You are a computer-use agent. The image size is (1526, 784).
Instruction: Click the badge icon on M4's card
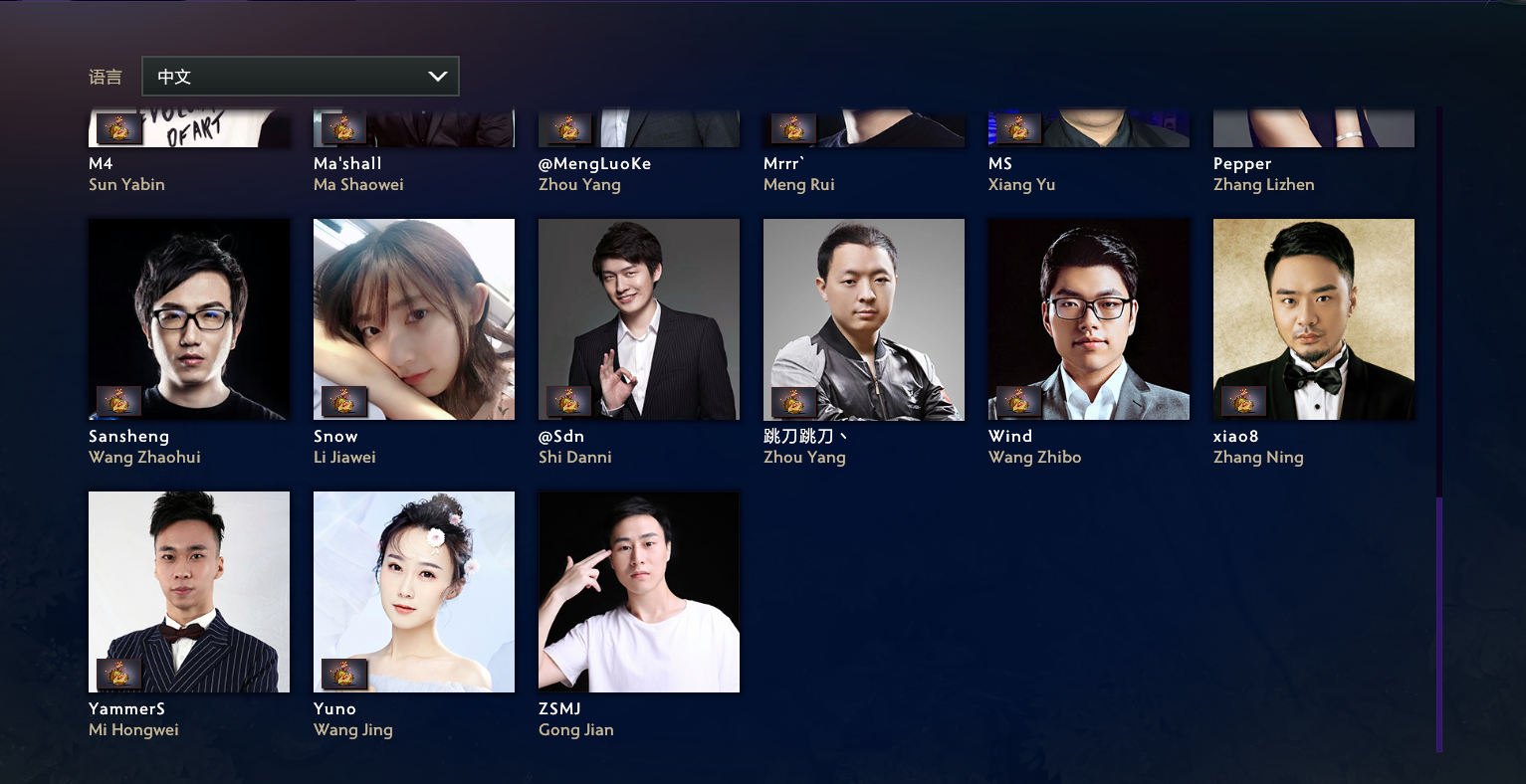point(119,127)
